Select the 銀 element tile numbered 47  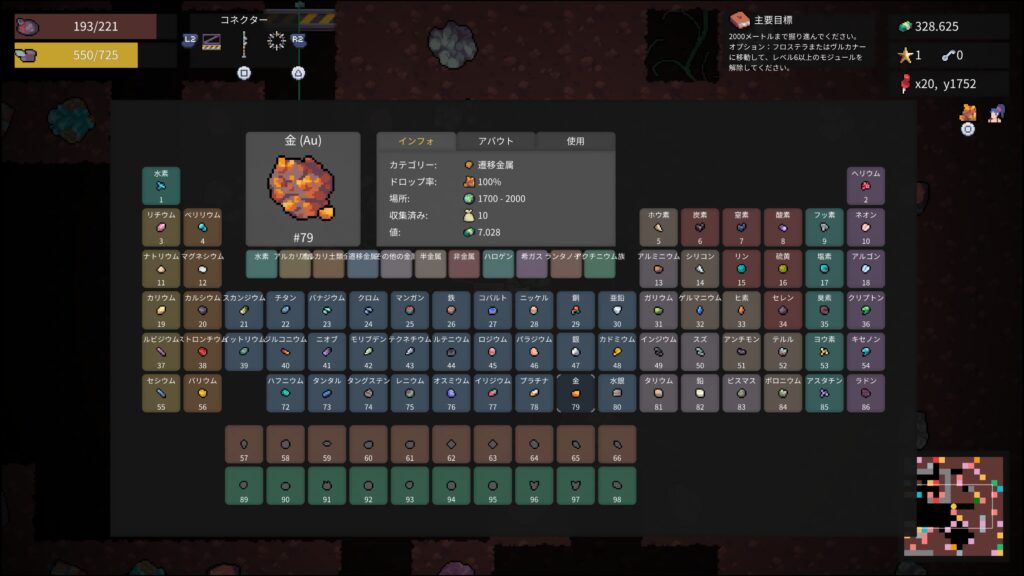(576, 352)
